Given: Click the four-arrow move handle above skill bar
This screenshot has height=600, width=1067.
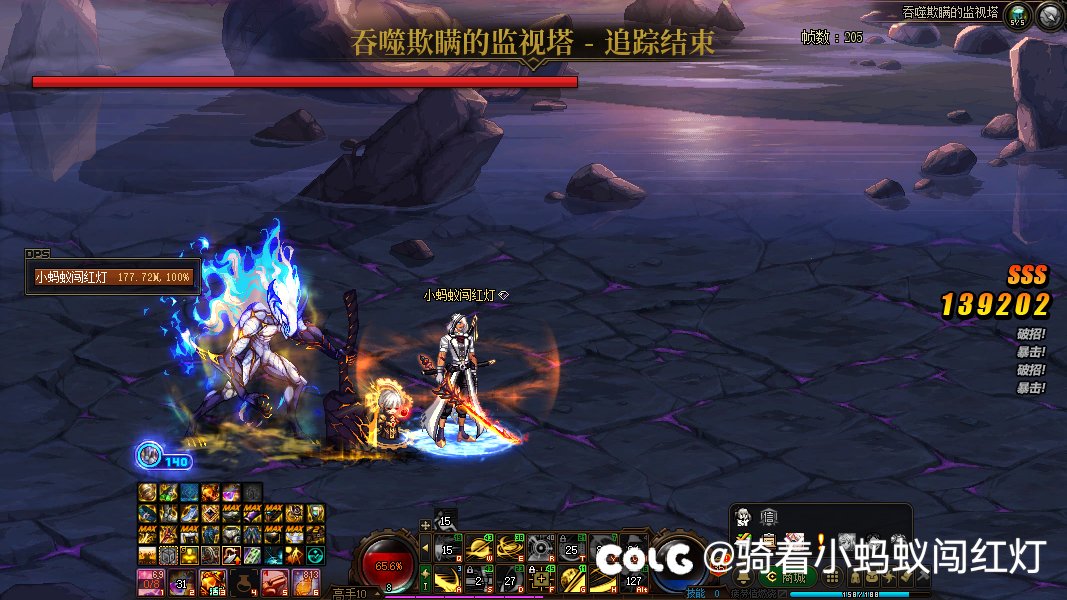Looking at the screenshot, I should tap(425, 525).
